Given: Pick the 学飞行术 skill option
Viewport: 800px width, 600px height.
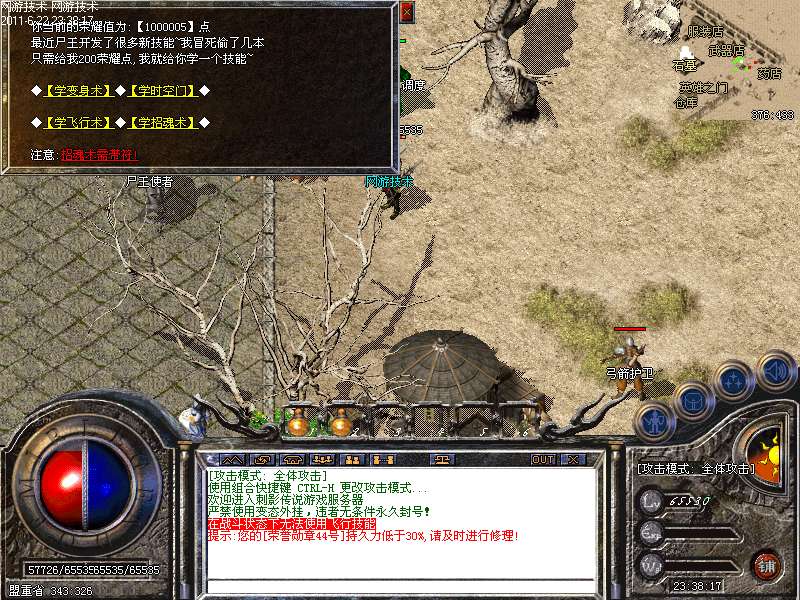Looking at the screenshot, I should tap(78, 123).
